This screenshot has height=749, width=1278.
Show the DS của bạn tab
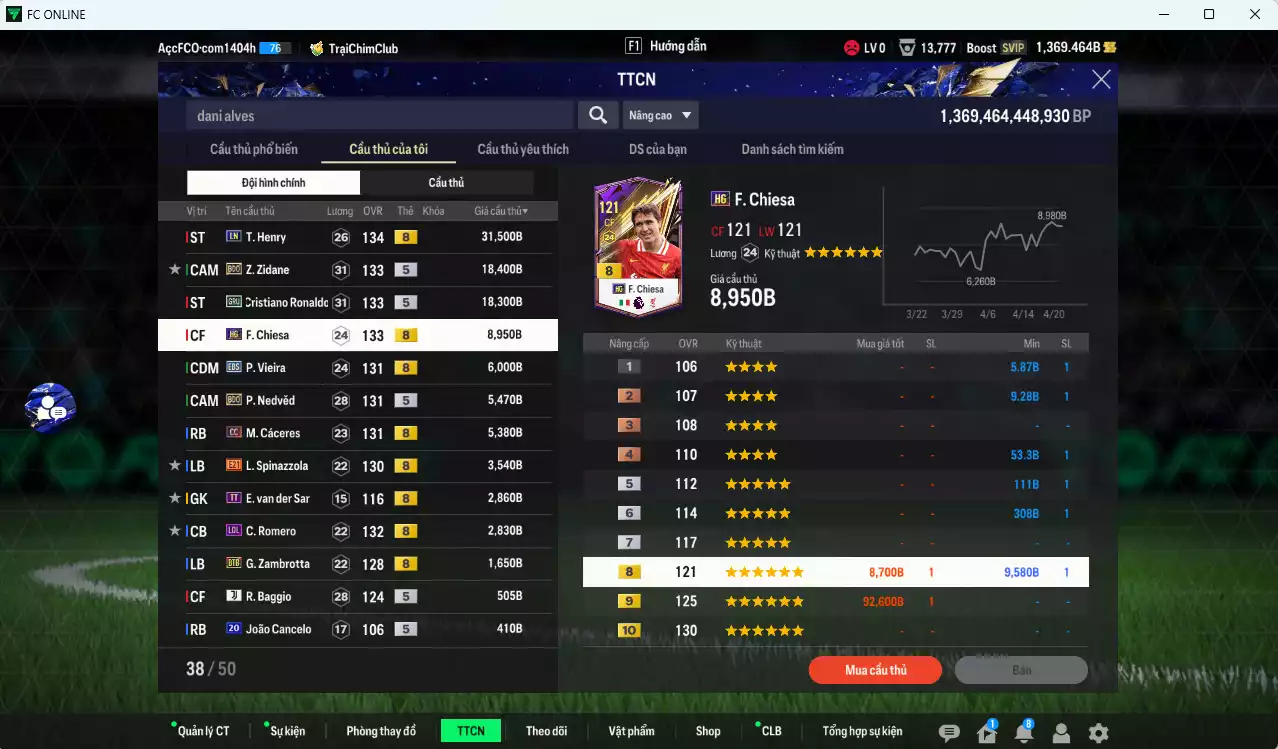[x=657, y=149]
